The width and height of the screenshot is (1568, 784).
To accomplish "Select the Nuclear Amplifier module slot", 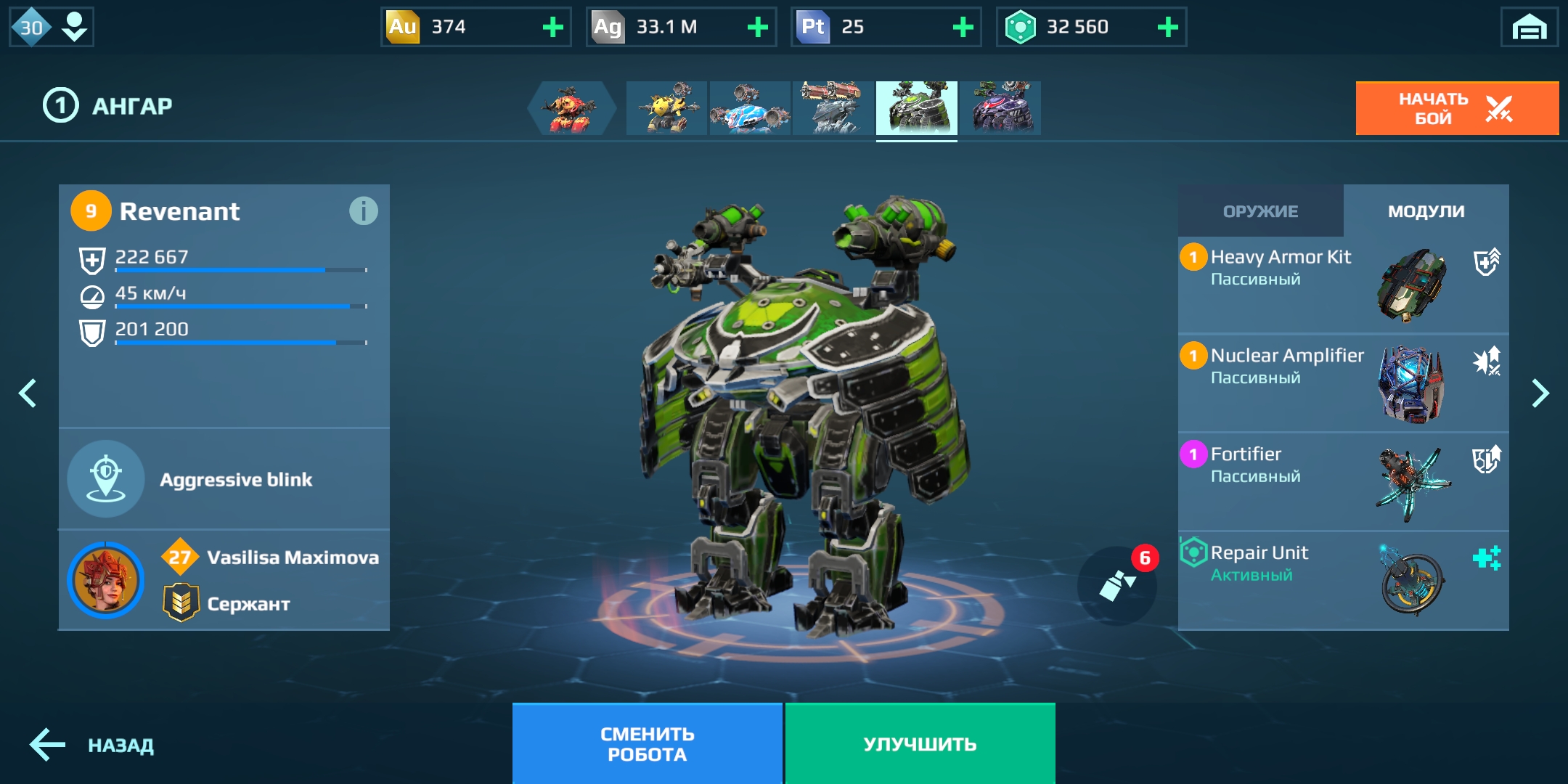I will (1343, 383).
